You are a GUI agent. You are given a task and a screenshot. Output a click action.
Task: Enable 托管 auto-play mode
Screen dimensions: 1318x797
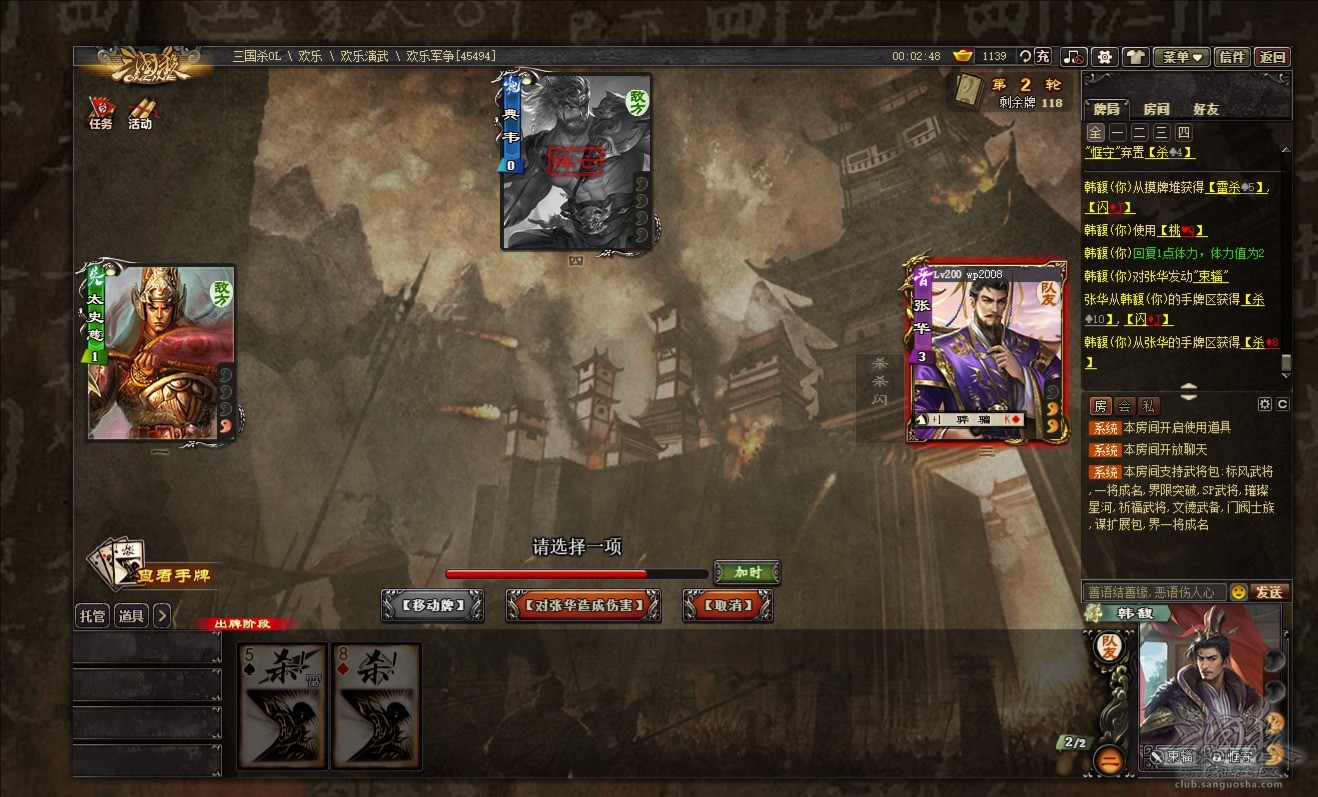92,616
